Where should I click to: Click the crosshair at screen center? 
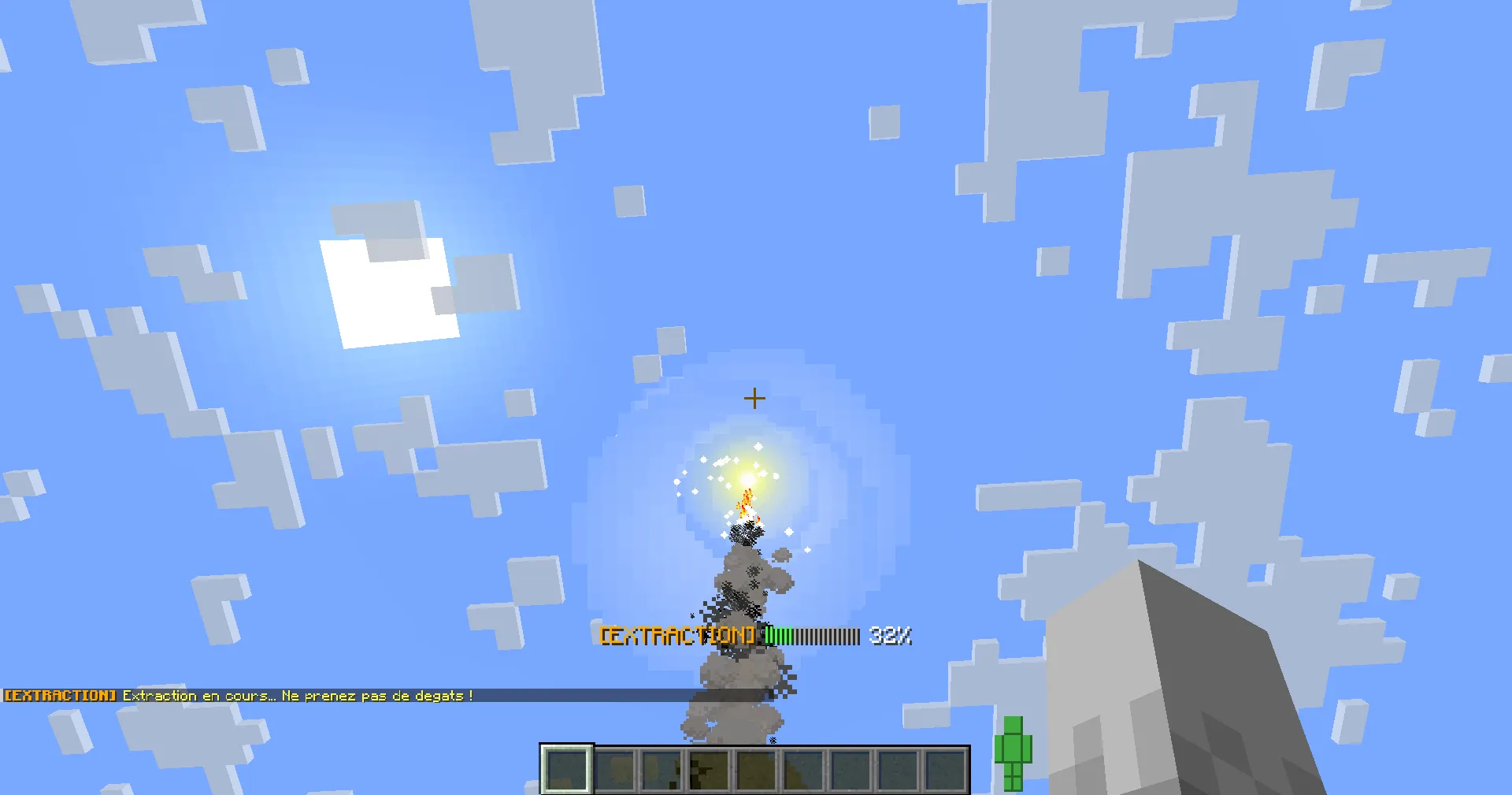(x=754, y=399)
